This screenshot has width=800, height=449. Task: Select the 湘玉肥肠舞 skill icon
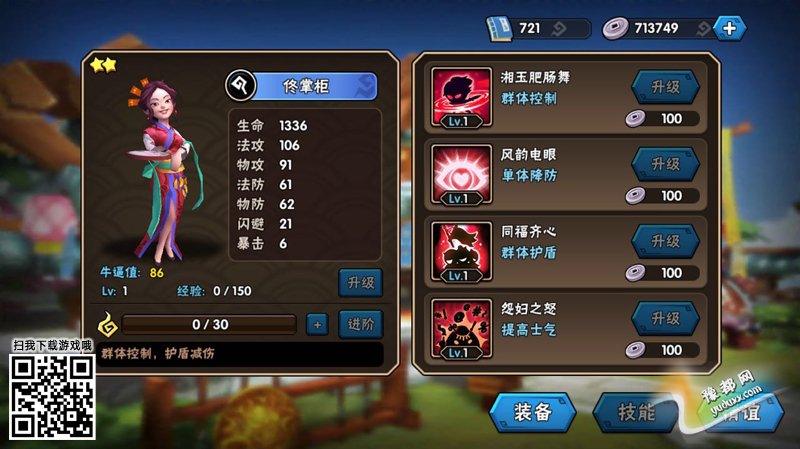point(461,98)
